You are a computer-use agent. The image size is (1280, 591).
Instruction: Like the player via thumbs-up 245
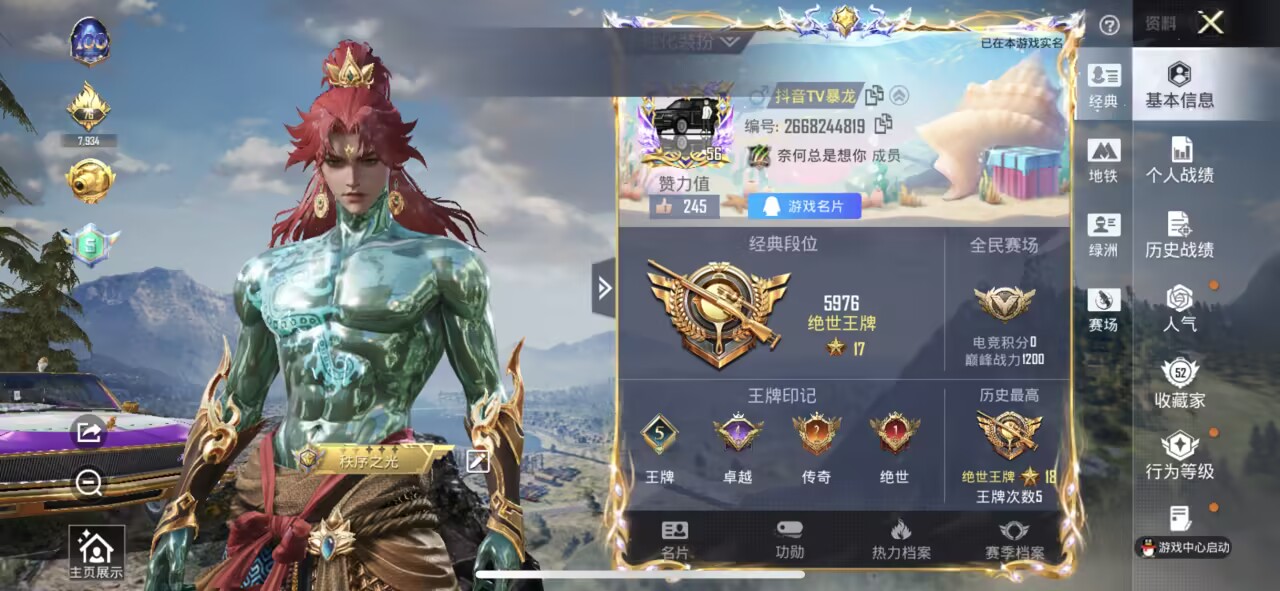click(683, 206)
